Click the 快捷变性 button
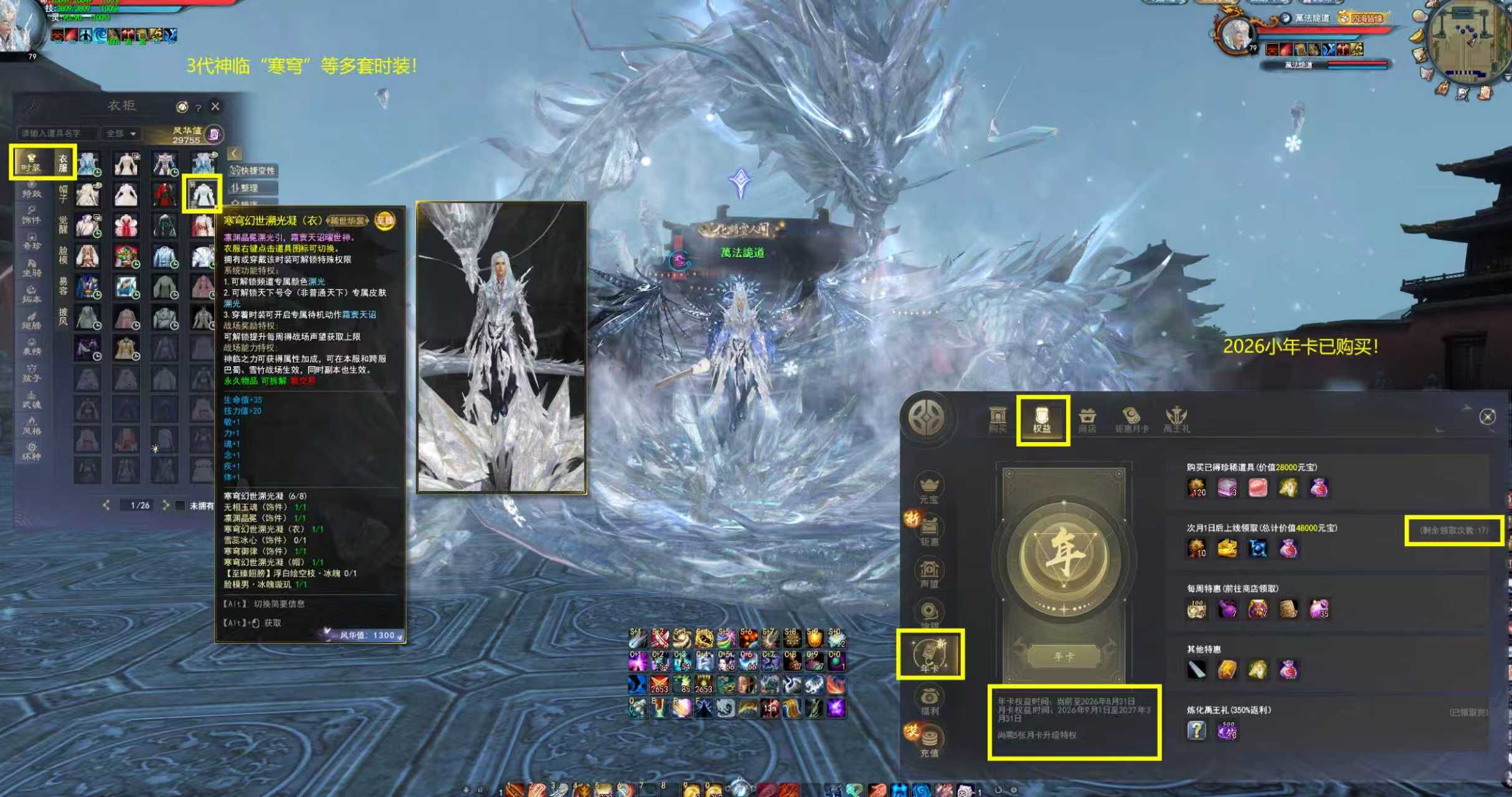1512x797 pixels. [x=254, y=171]
